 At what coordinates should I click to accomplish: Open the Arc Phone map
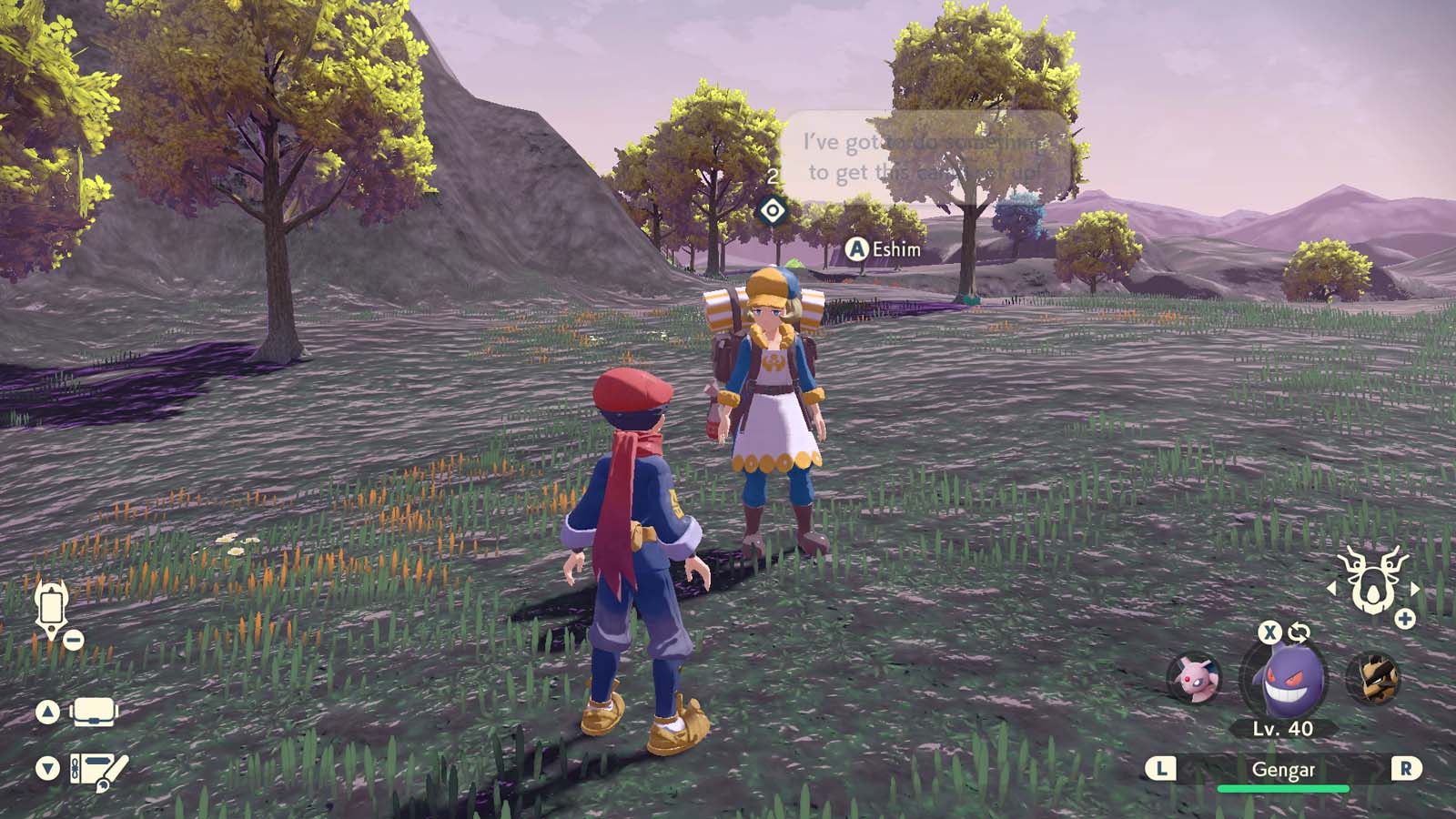pos(52,608)
